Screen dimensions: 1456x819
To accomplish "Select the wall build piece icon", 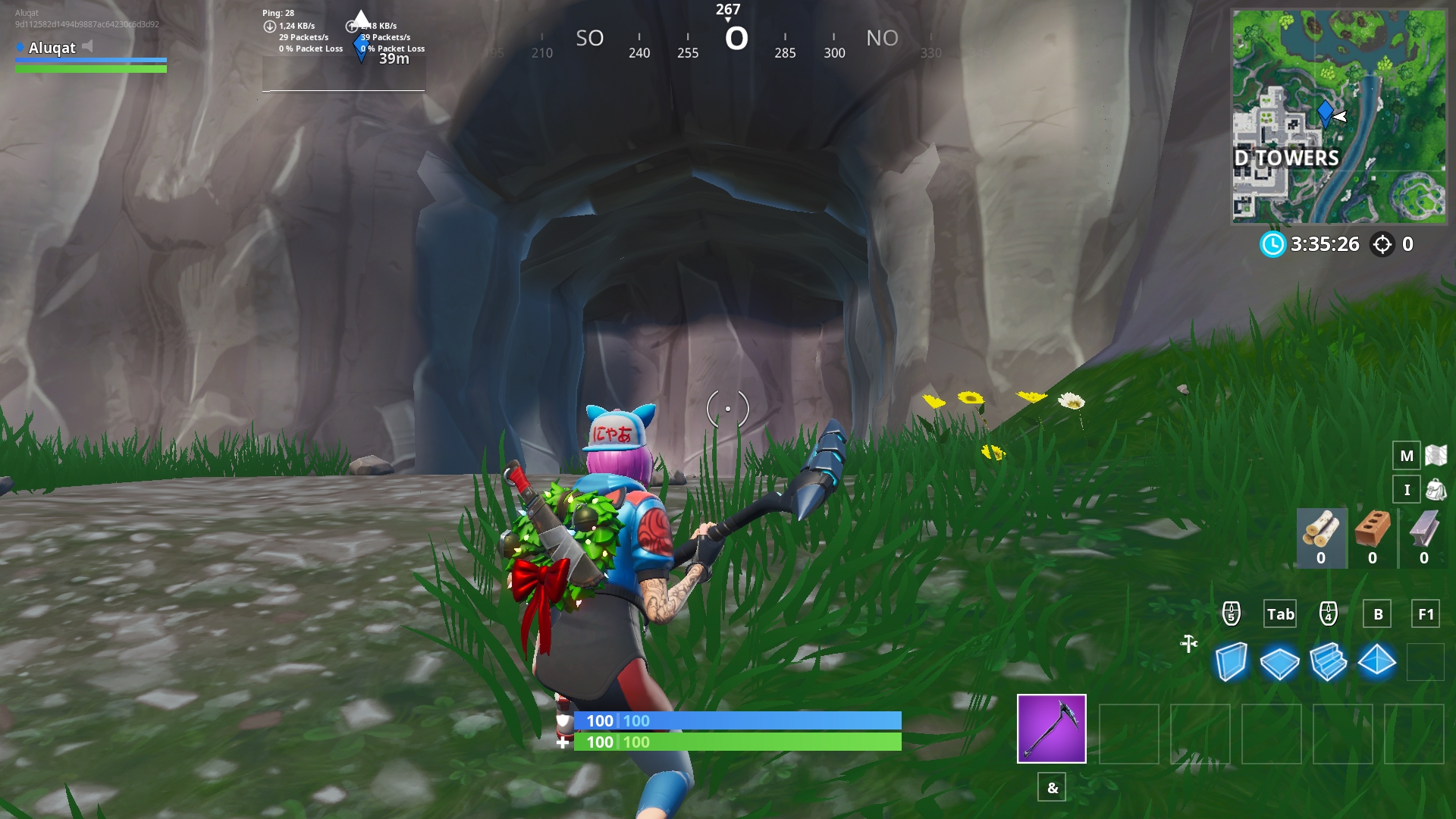I will tap(1233, 662).
